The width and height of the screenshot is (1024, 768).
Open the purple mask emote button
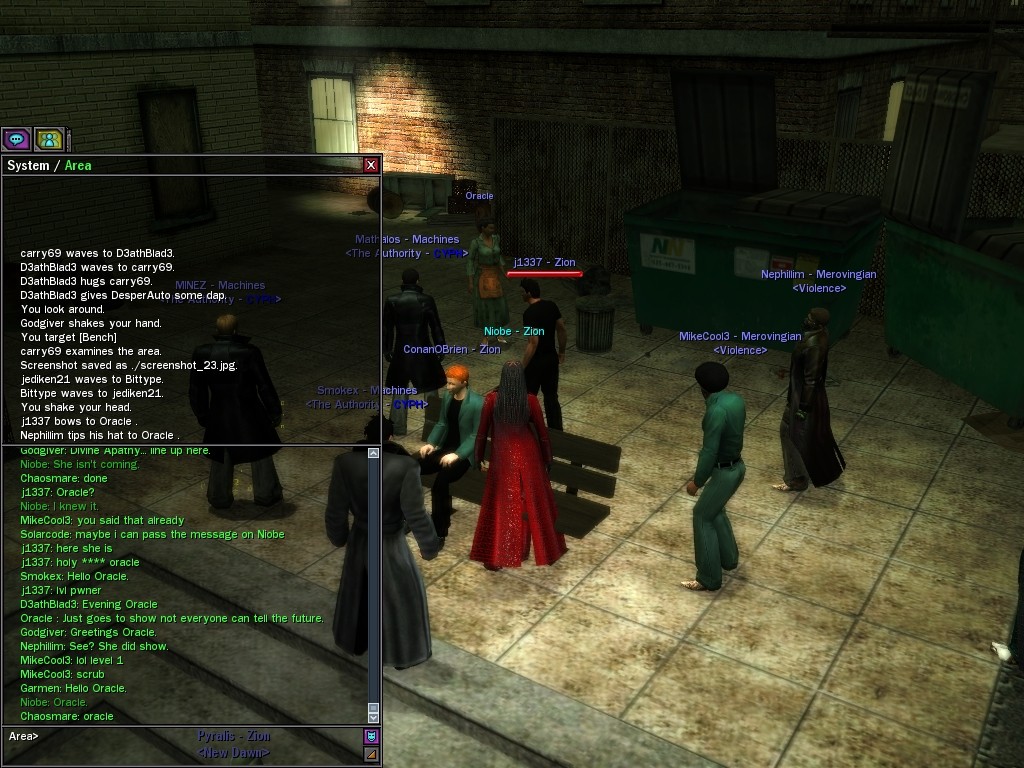pos(371,736)
